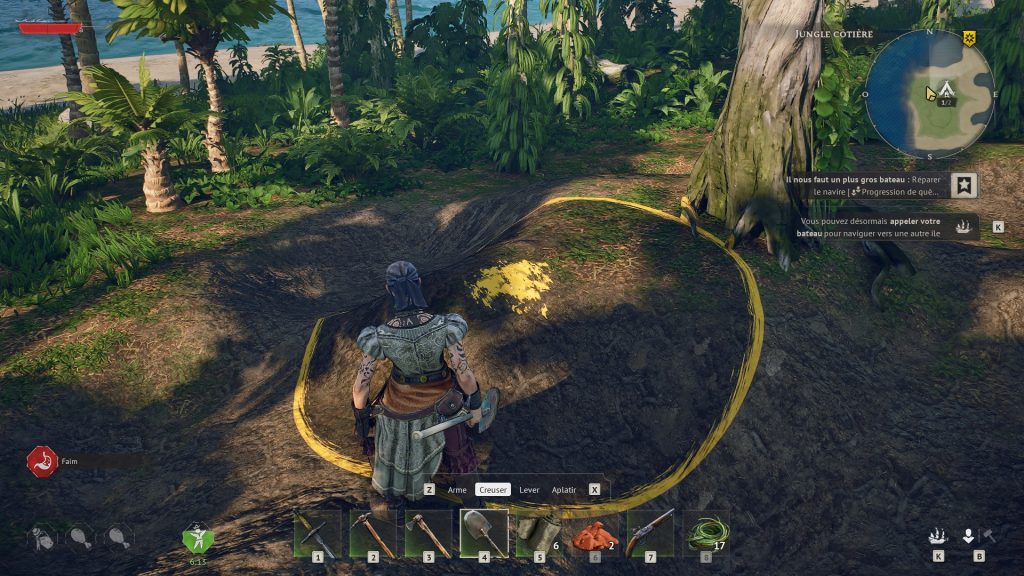Screen dimensions: 1024x576
Task: Inspect the green stamina buff icon
Action: click(197, 538)
